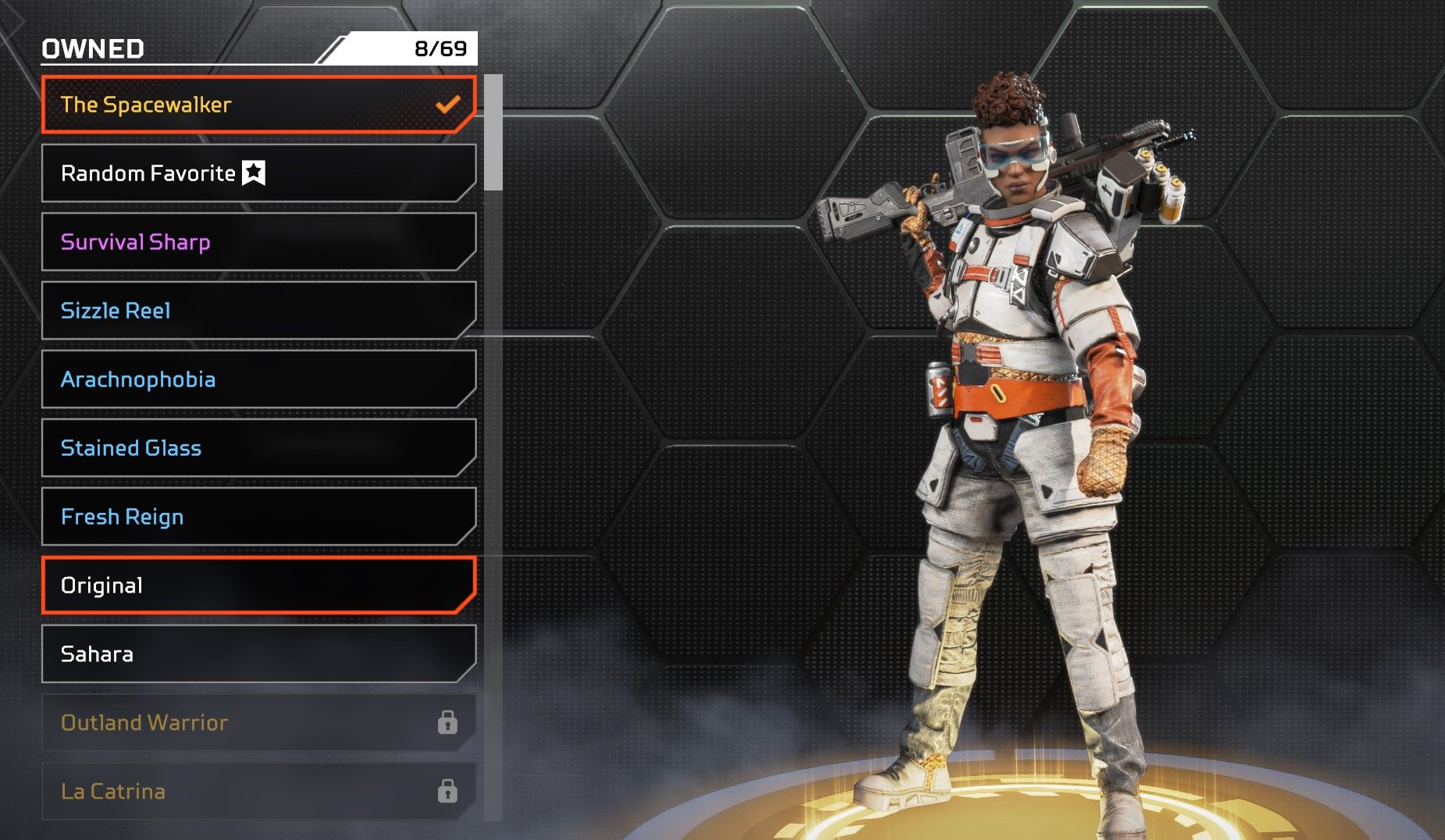
Task: Click the Original skin entry
Action: tap(258, 586)
